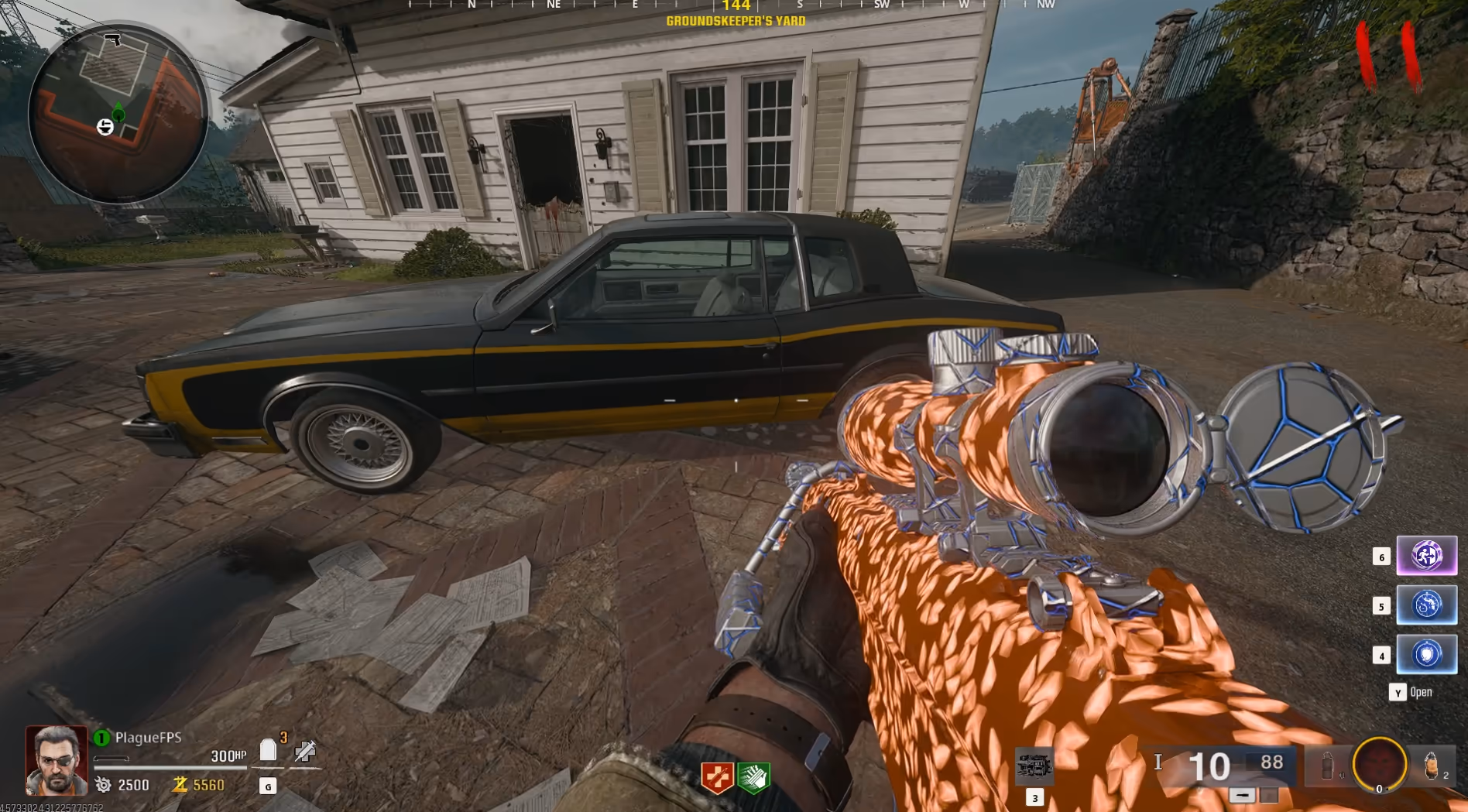This screenshot has height=812, width=1468.
Task: Select the pistol wall-buy marker on minimap
Action: click(x=113, y=39)
